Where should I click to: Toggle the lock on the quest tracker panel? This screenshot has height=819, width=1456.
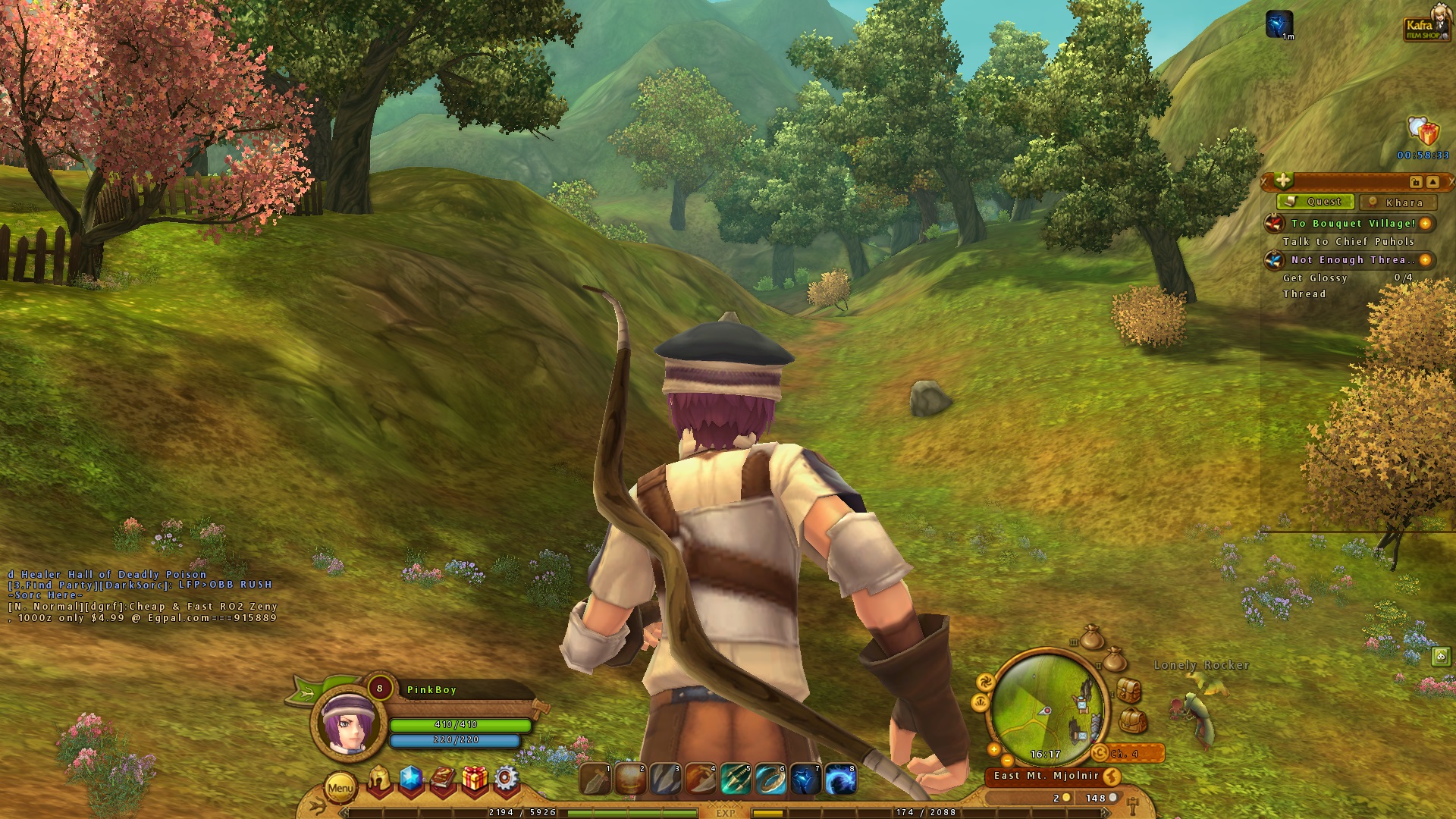[1415, 183]
